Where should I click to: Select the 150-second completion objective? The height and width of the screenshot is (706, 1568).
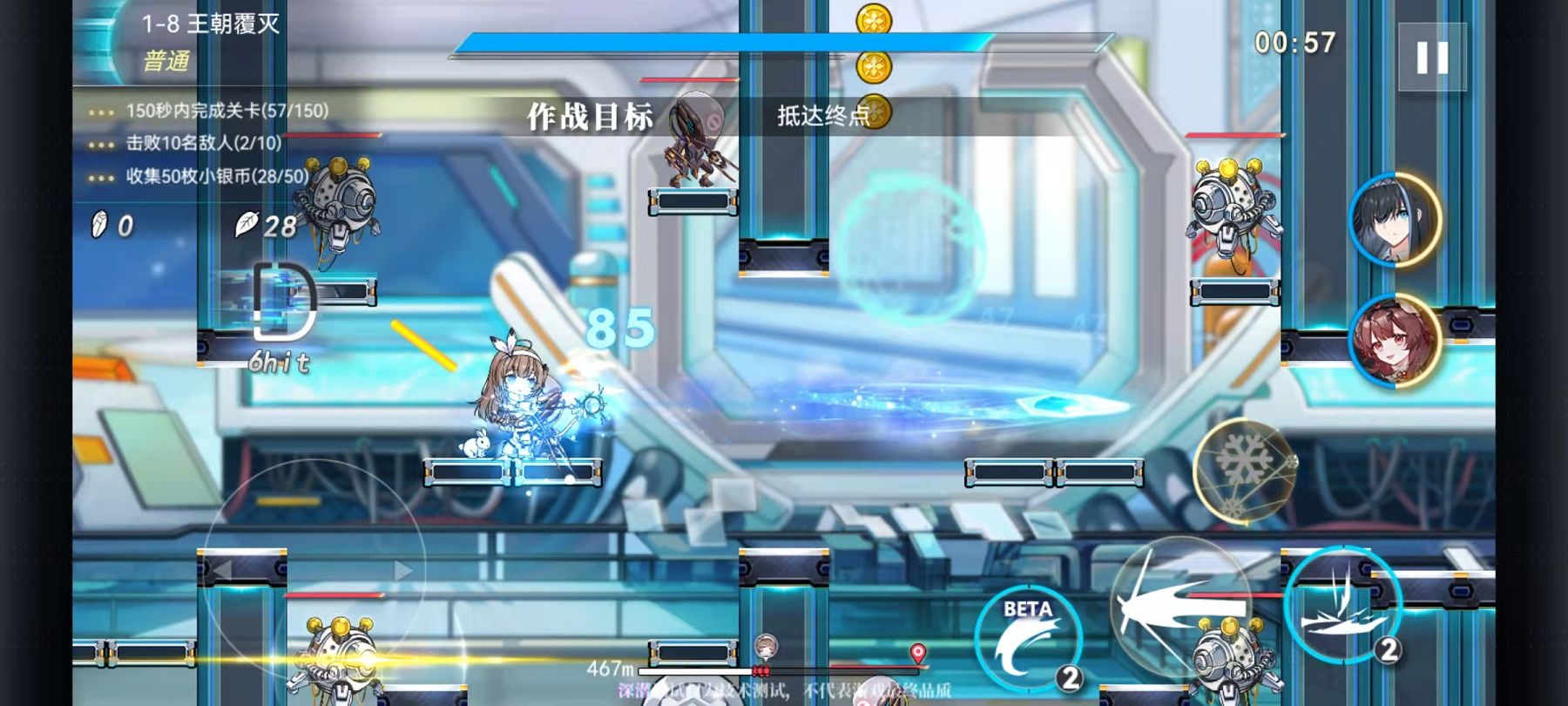[x=226, y=111]
